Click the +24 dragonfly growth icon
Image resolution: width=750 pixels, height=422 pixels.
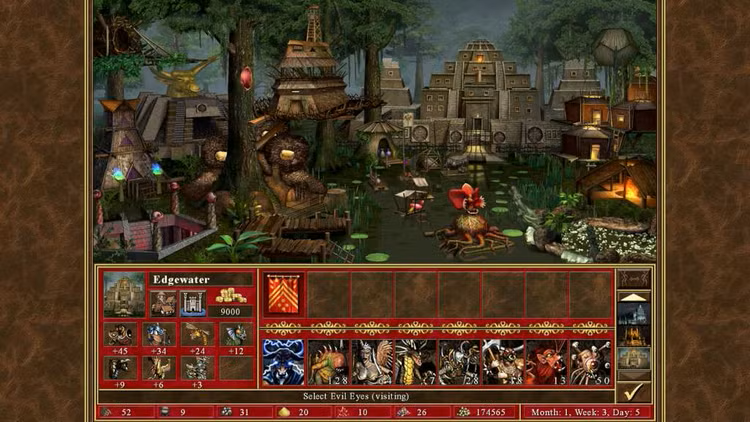pos(196,334)
